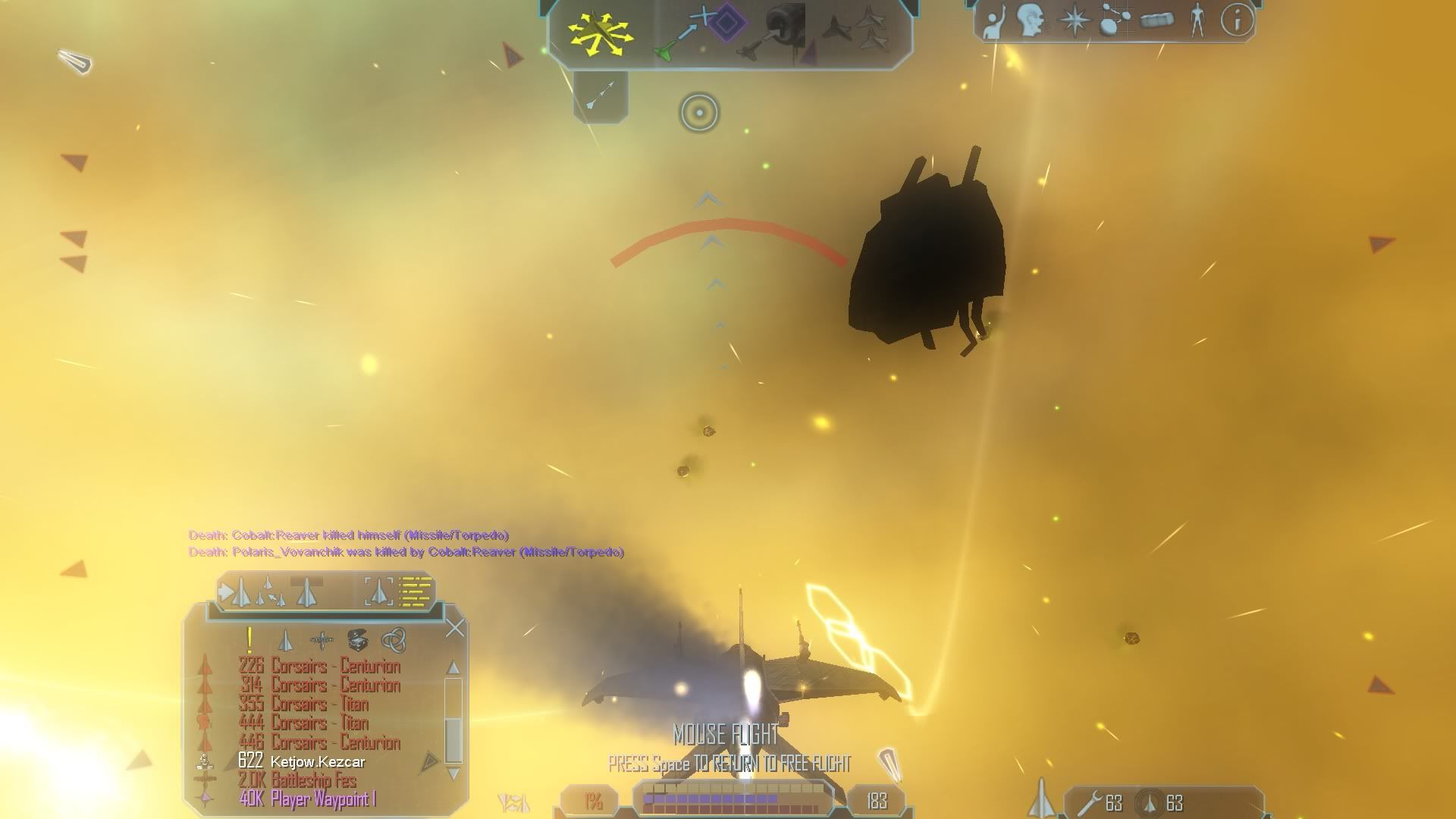Viewport: 1456px width, 819px height.
Task: Use the wrench repair kits icon
Action: [x=1090, y=802]
